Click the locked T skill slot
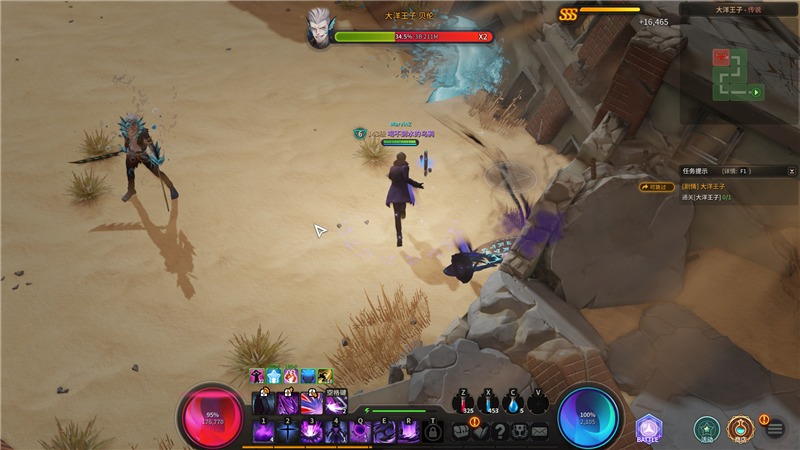This screenshot has height=450, width=800. (433, 431)
